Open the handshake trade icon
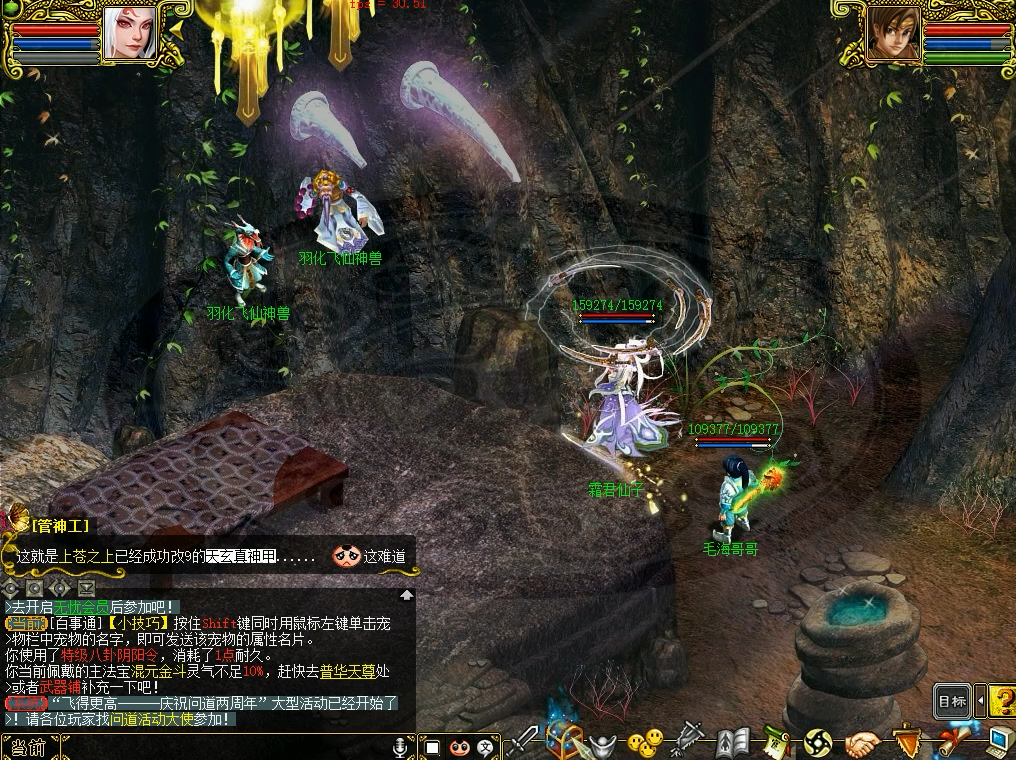The height and width of the screenshot is (760, 1016). click(862, 744)
